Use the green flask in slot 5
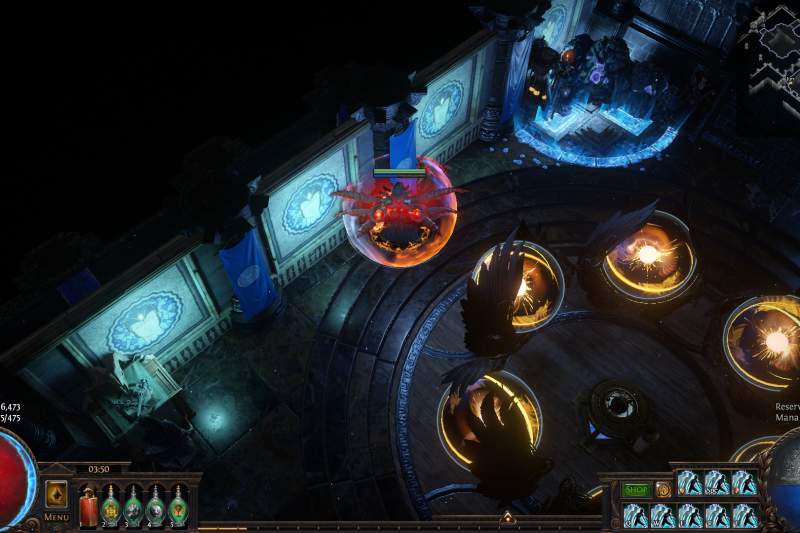Image resolution: width=800 pixels, height=533 pixels. click(178, 507)
